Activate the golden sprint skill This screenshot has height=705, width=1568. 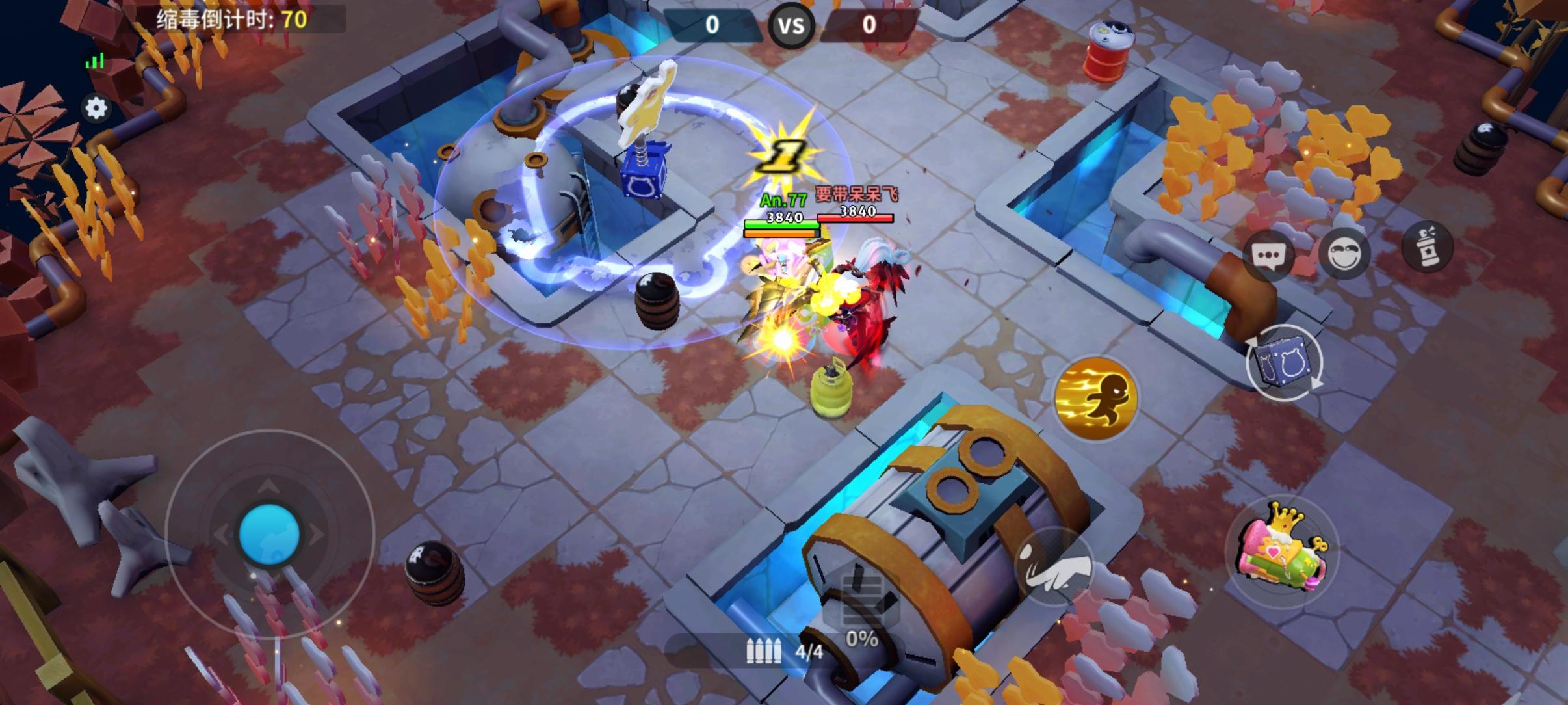coord(1097,399)
